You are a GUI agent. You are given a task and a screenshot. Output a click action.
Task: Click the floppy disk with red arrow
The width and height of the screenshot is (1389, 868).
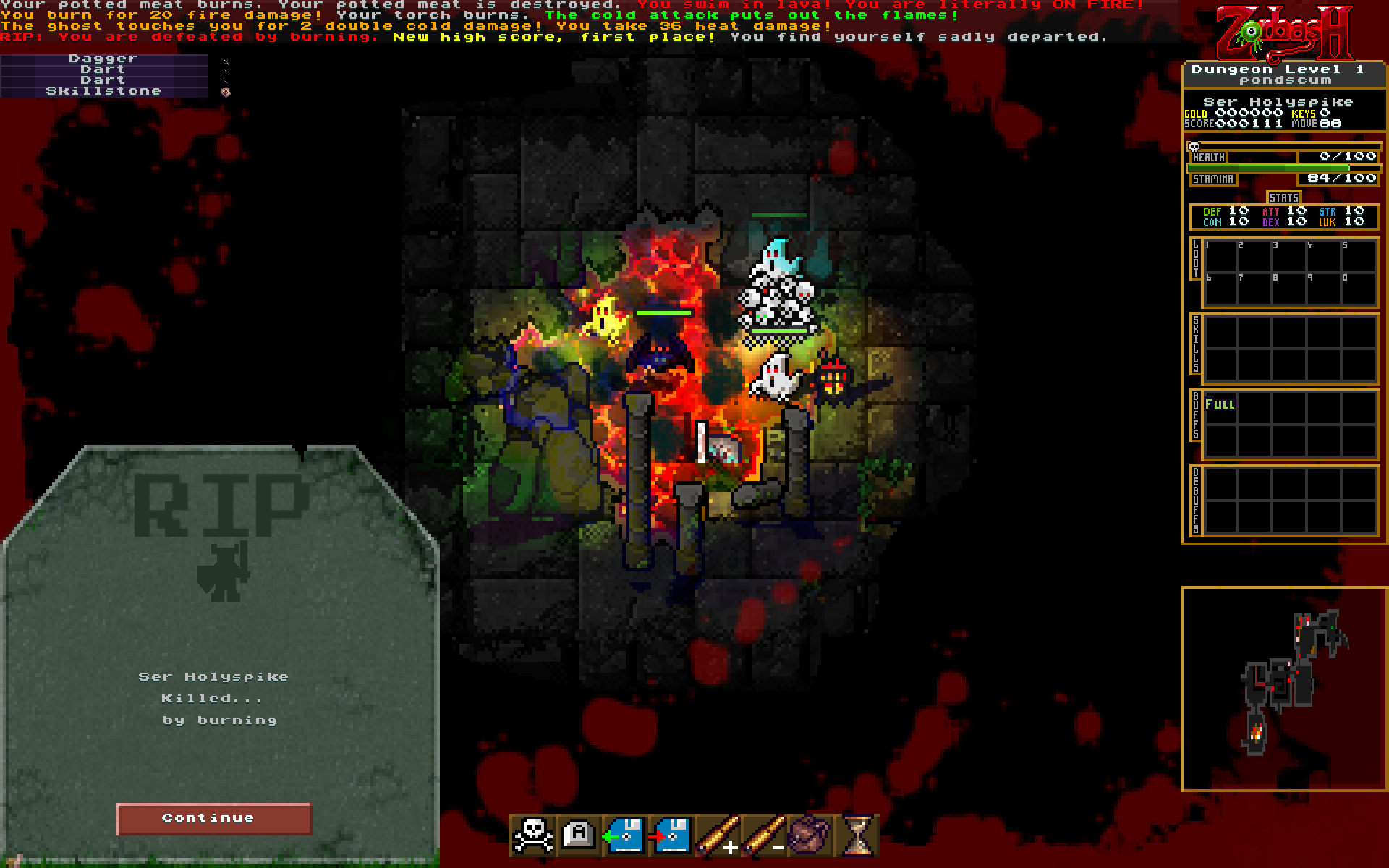tap(671, 836)
